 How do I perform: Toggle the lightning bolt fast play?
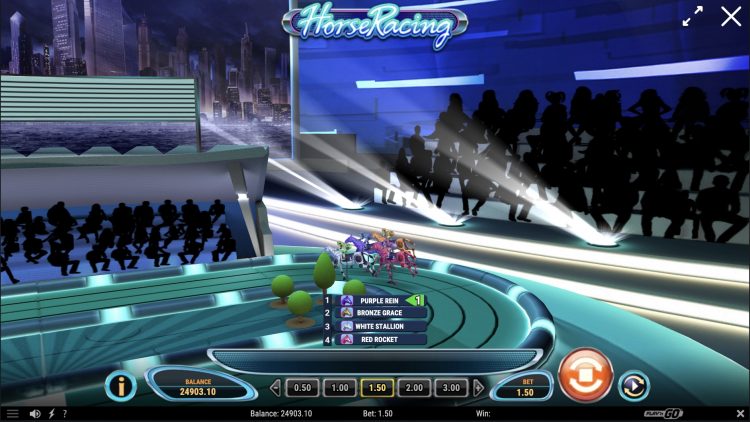tap(51, 414)
